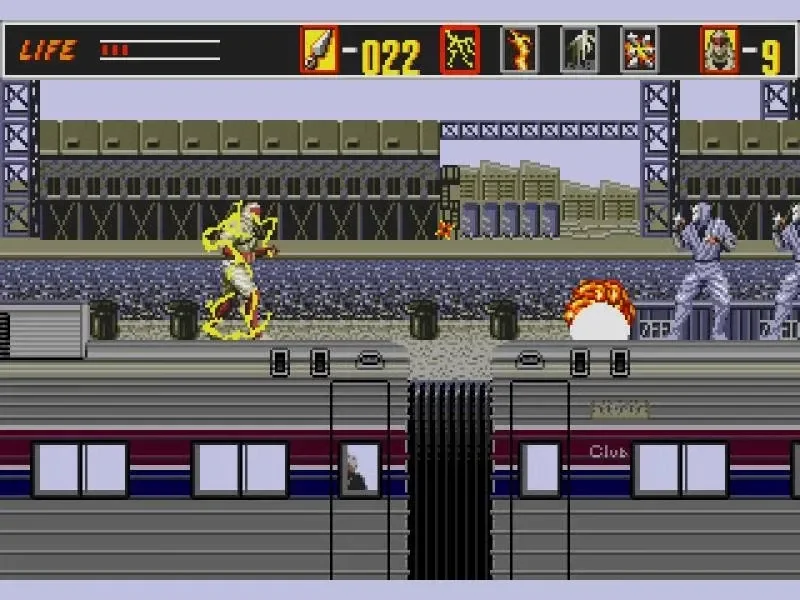Select the high-jump ninjutsu icon
Image resolution: width=800 pixels, height=600 pixels.
click(x=579, y=50)
